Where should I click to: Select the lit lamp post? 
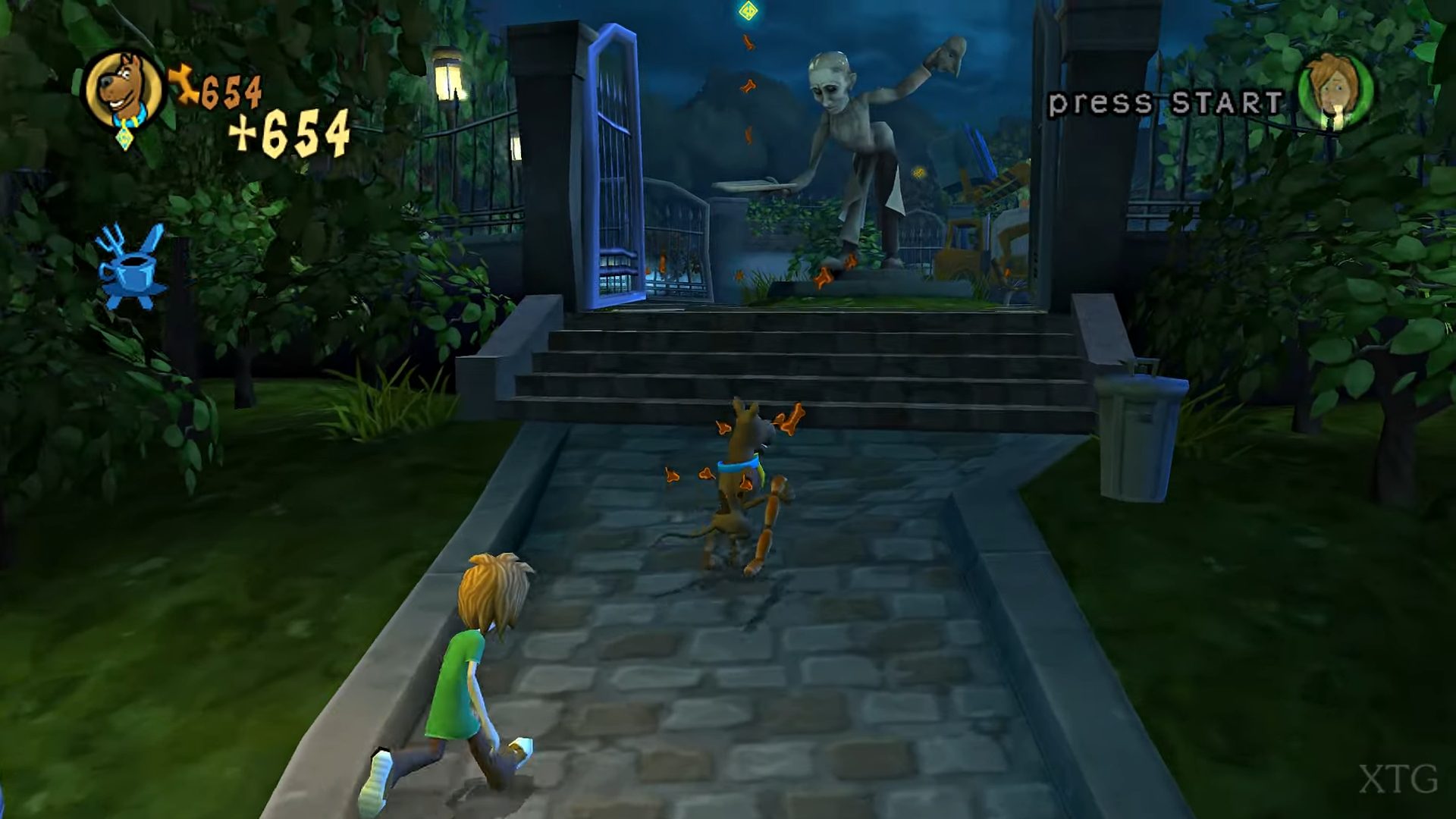click(449, 80)
